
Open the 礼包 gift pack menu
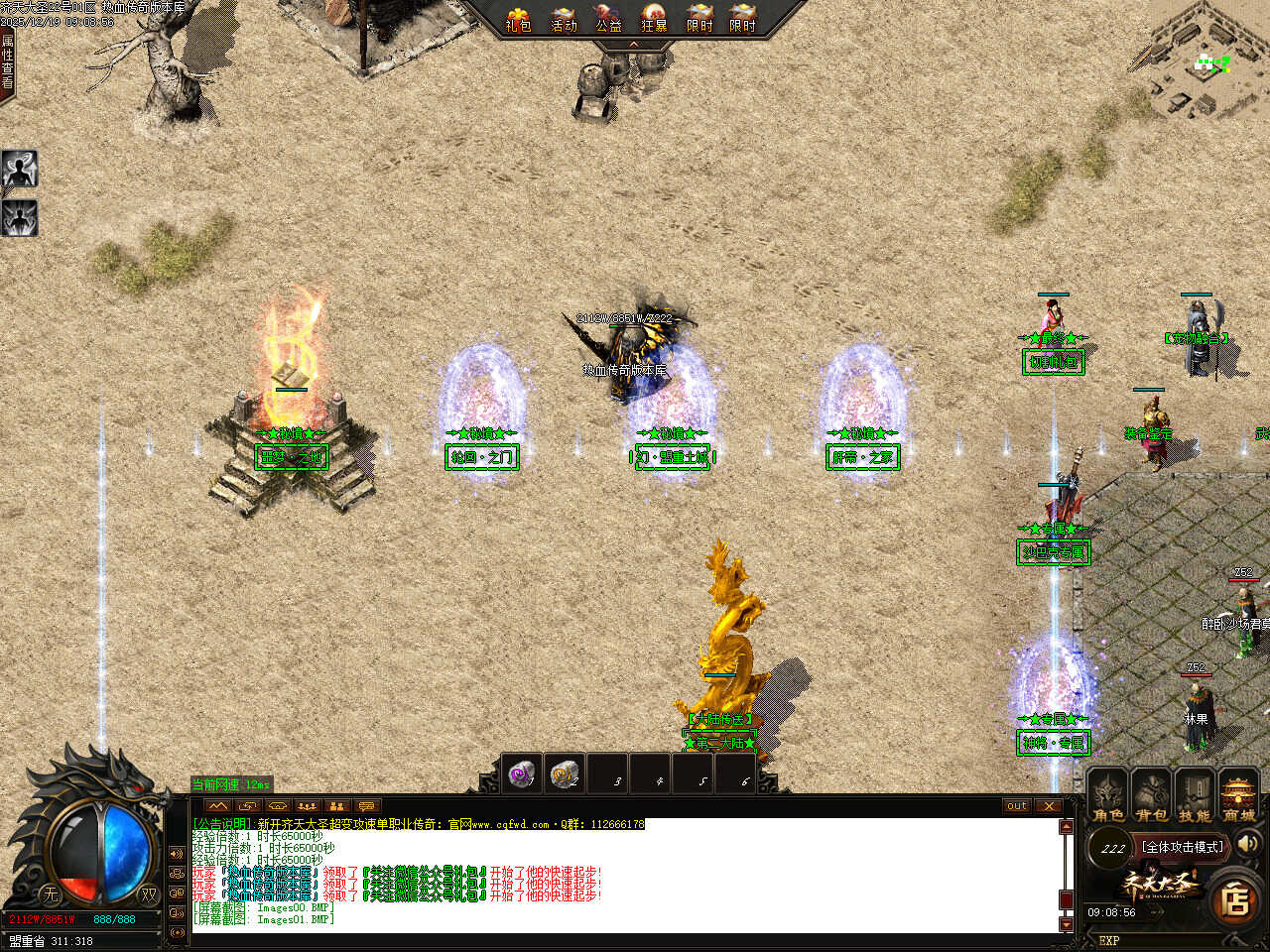(x=517, y=19)
